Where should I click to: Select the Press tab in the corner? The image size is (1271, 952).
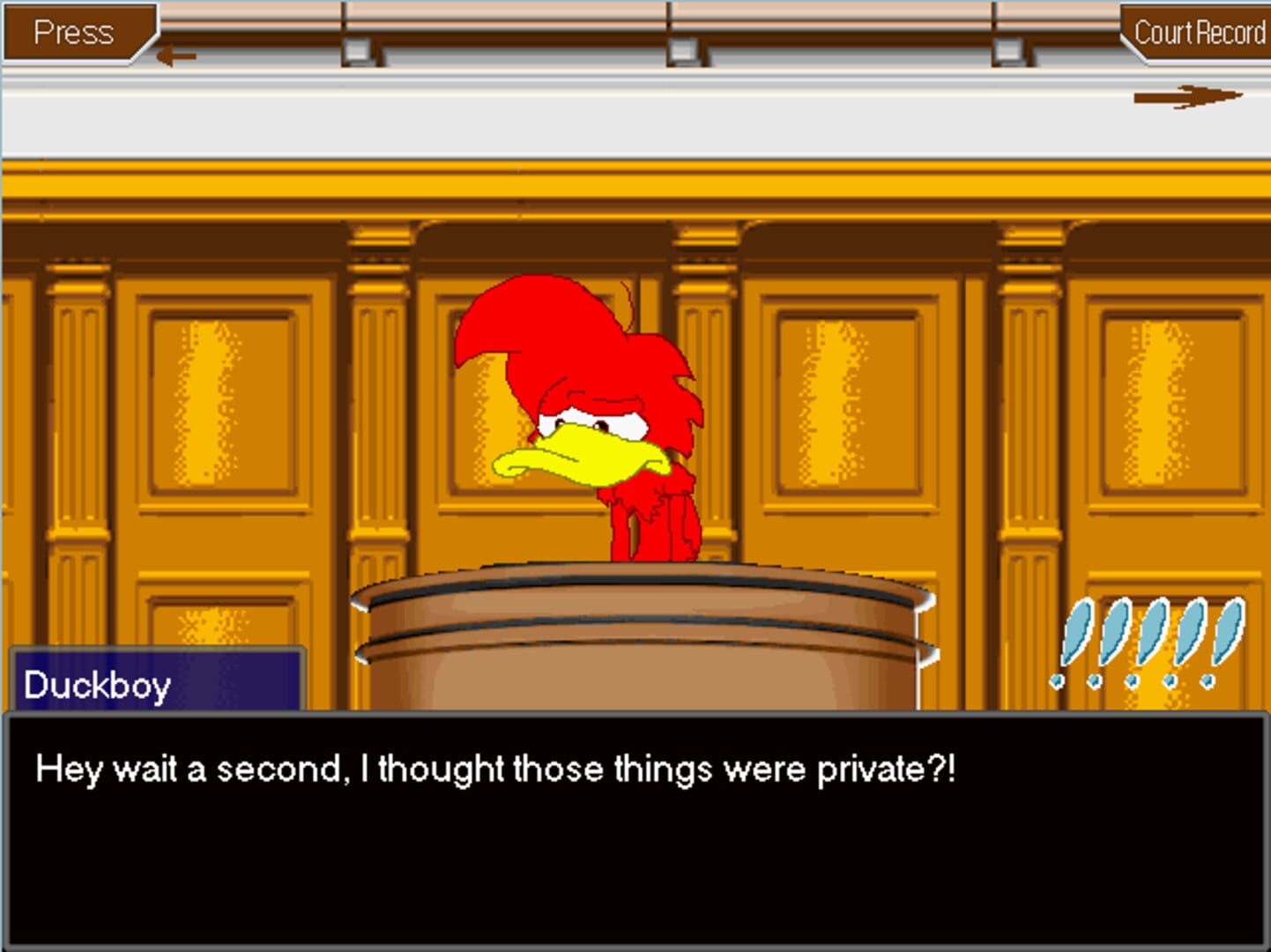tap(75, 33)
